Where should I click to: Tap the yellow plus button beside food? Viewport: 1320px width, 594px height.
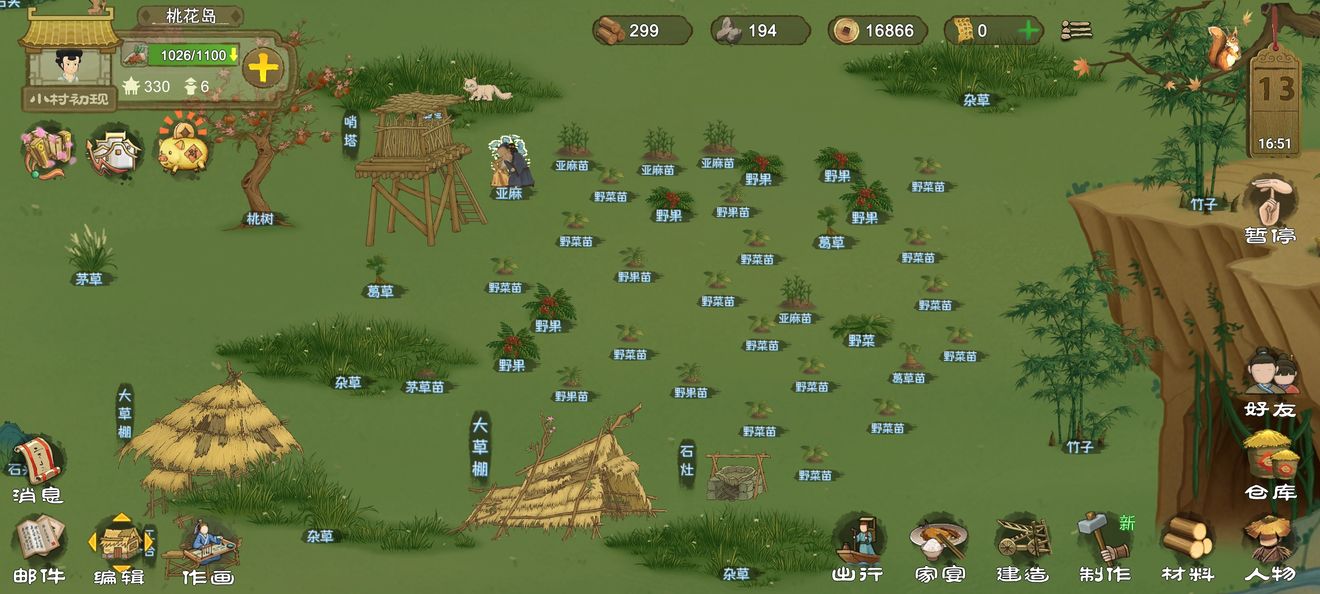(262, 68)
